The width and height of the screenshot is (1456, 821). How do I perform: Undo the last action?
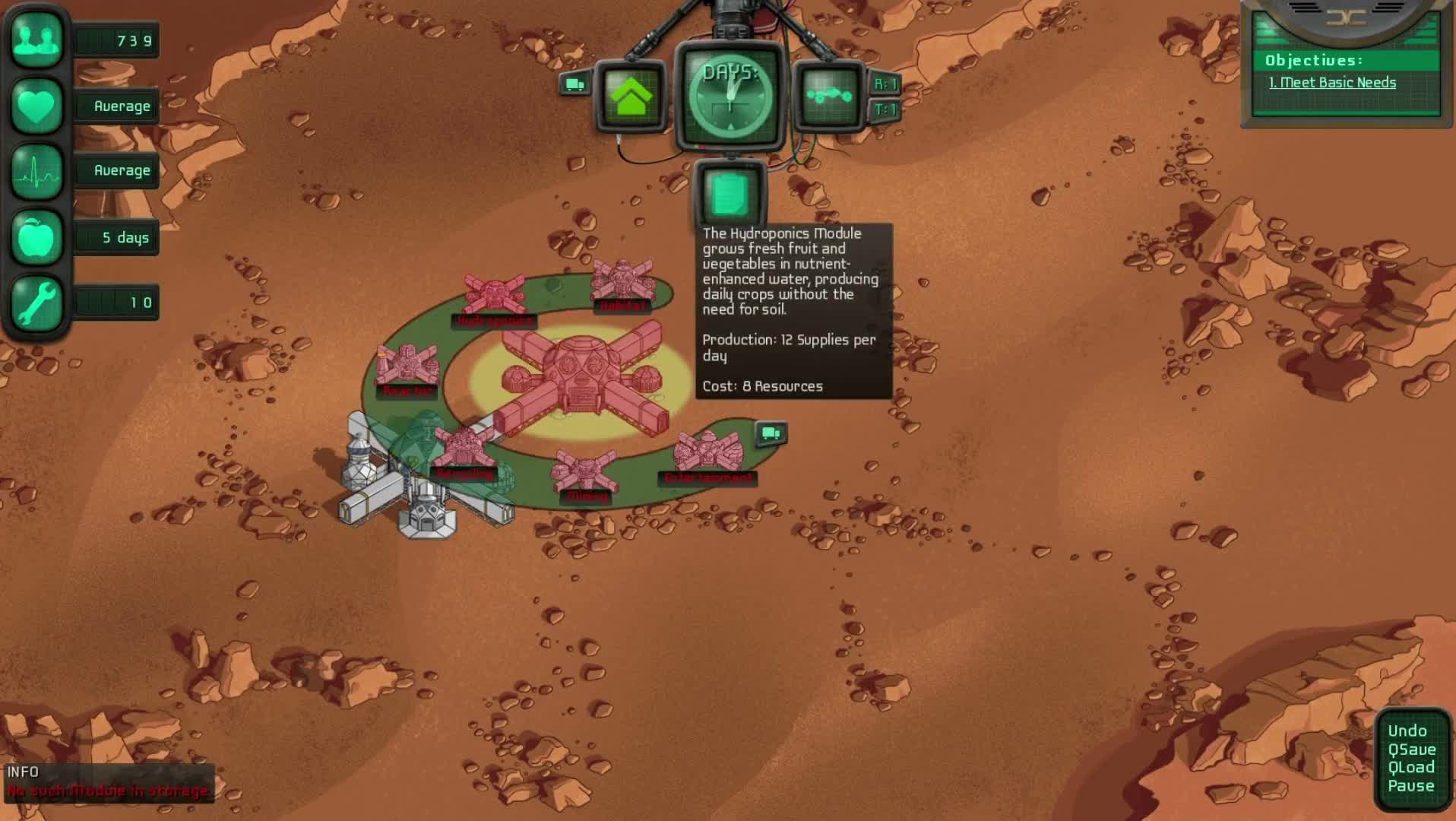pos(1407,731)
